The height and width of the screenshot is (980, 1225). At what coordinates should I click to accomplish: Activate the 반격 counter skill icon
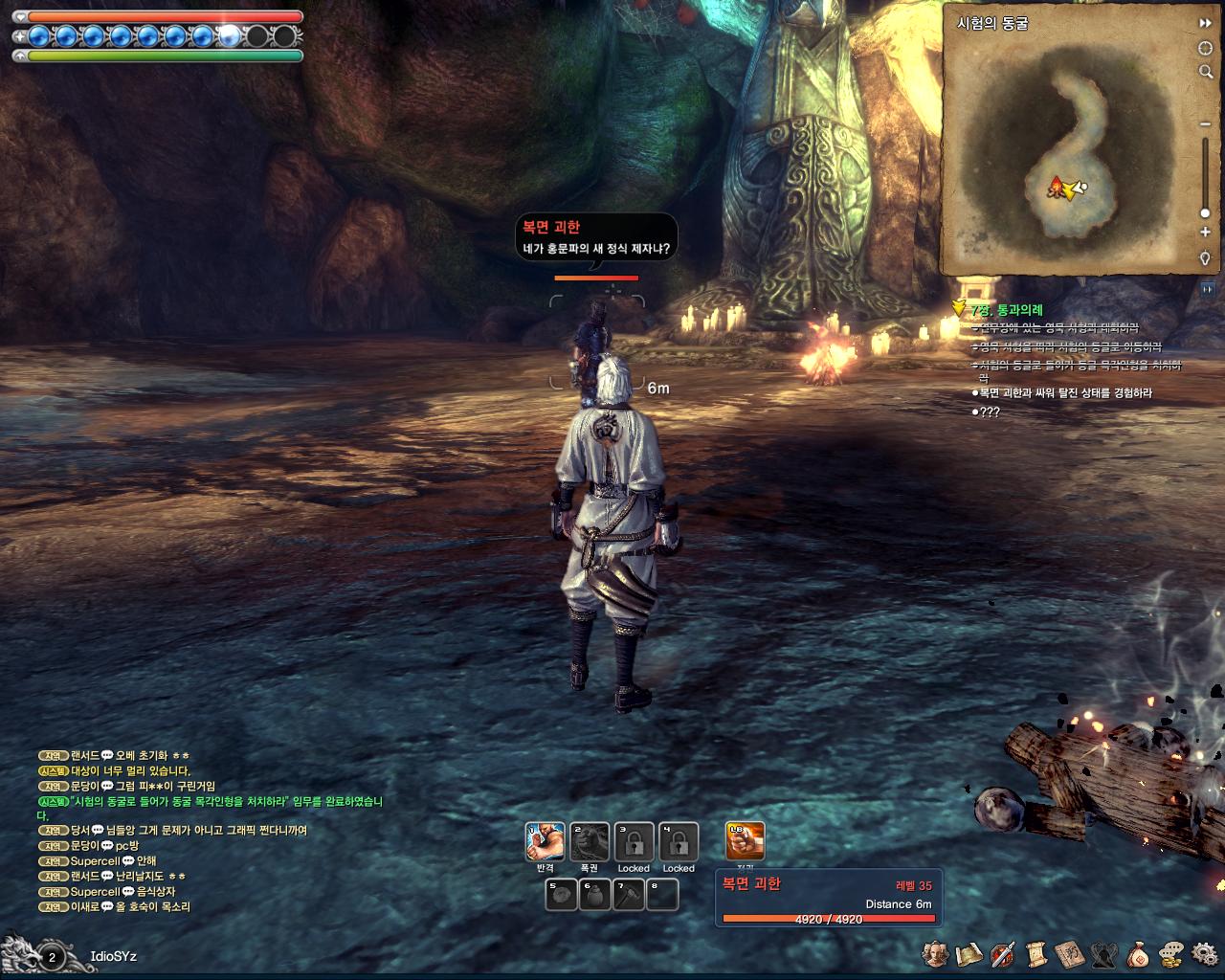click(x=545, y=842)
